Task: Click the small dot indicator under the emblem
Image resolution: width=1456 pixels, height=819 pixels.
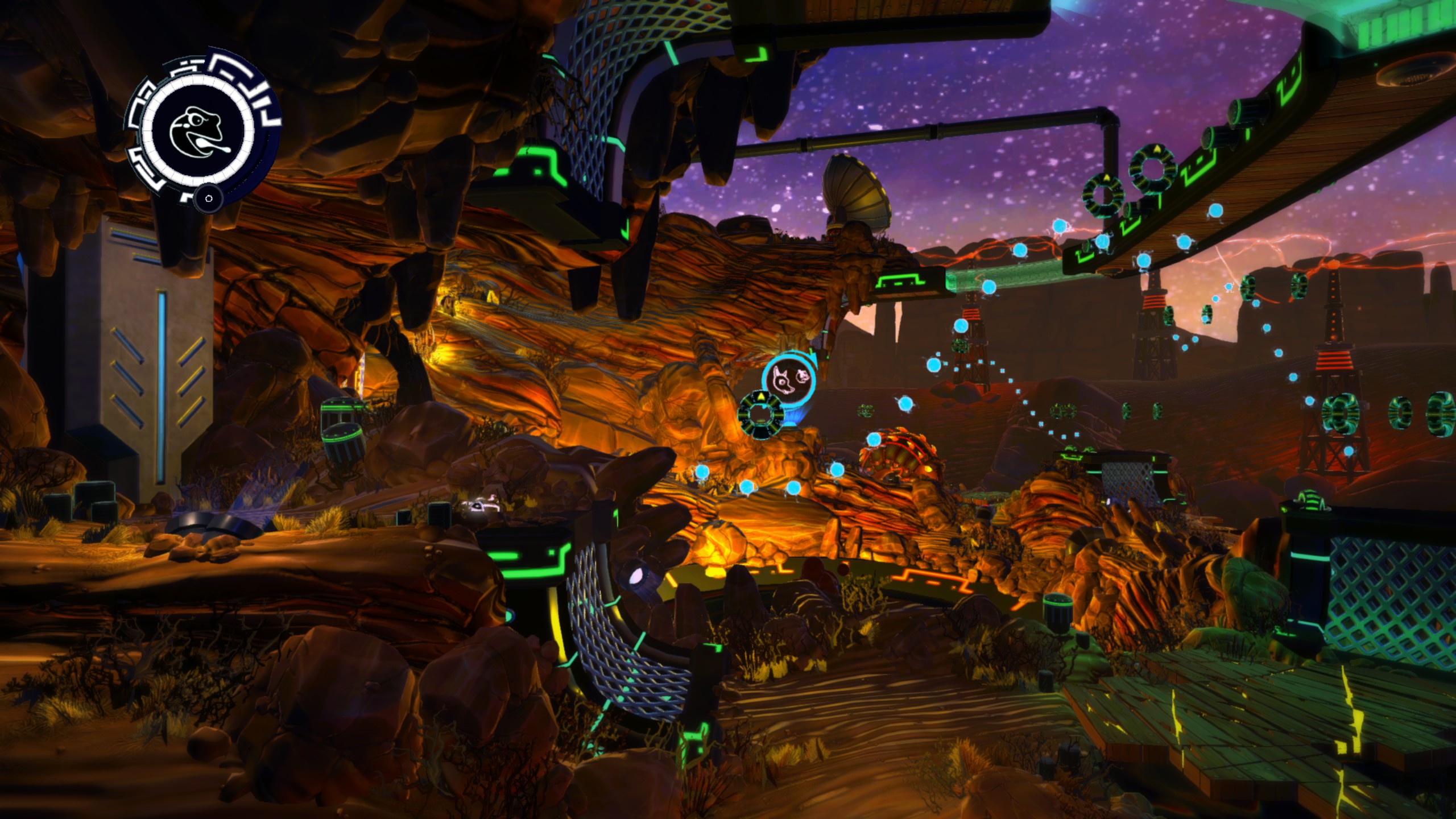Action: tap(208, 198)
